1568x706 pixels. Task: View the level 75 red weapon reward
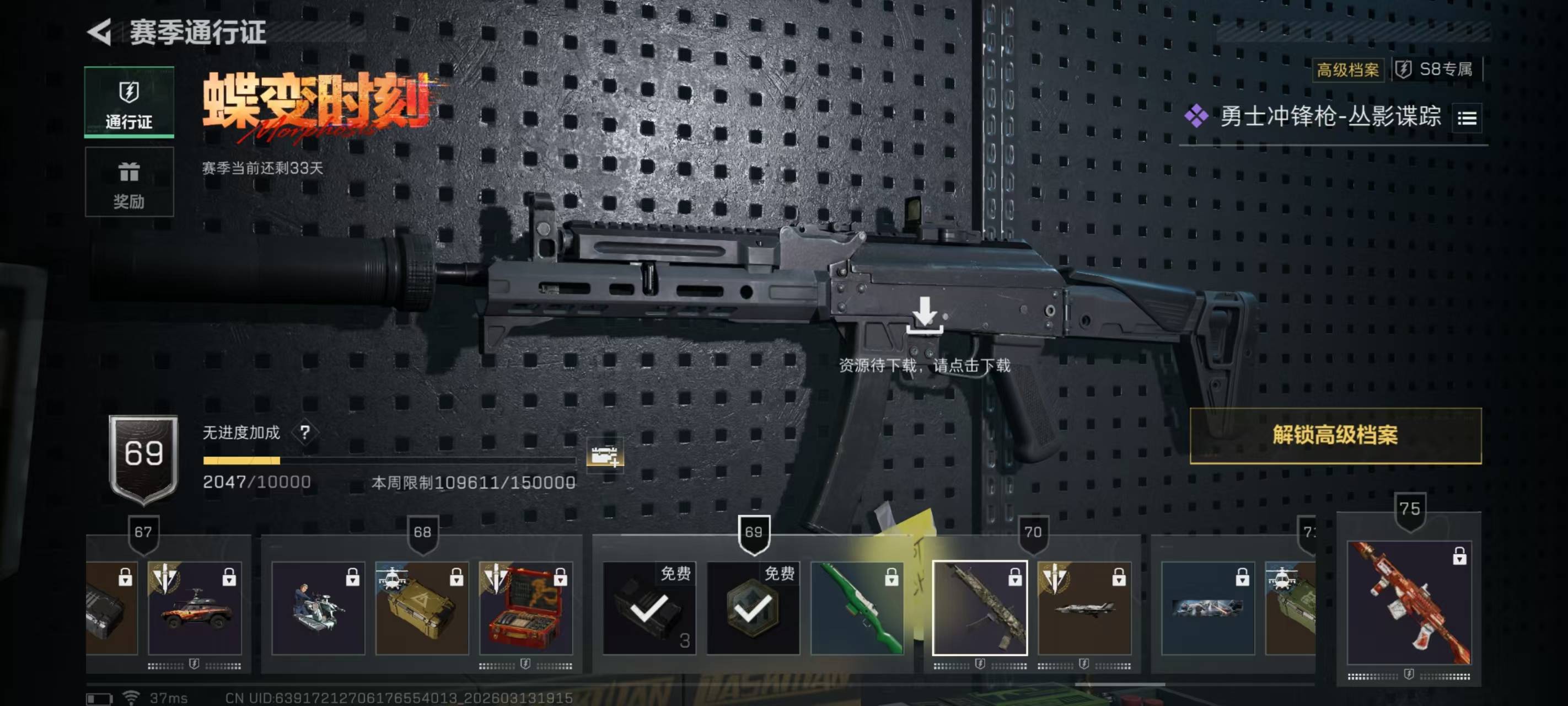coord(1409,602)
